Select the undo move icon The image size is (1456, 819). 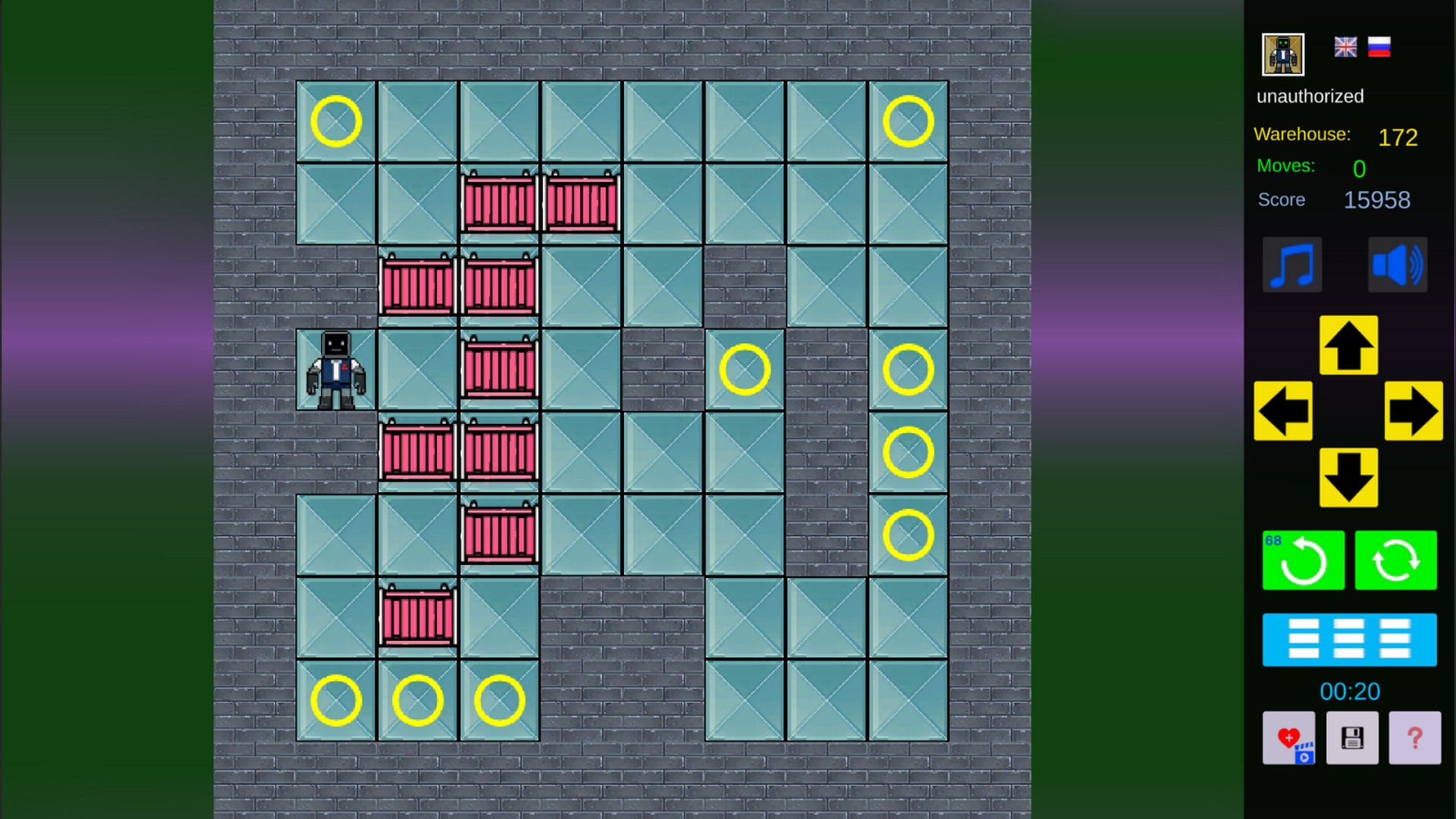click(1303, 560)
